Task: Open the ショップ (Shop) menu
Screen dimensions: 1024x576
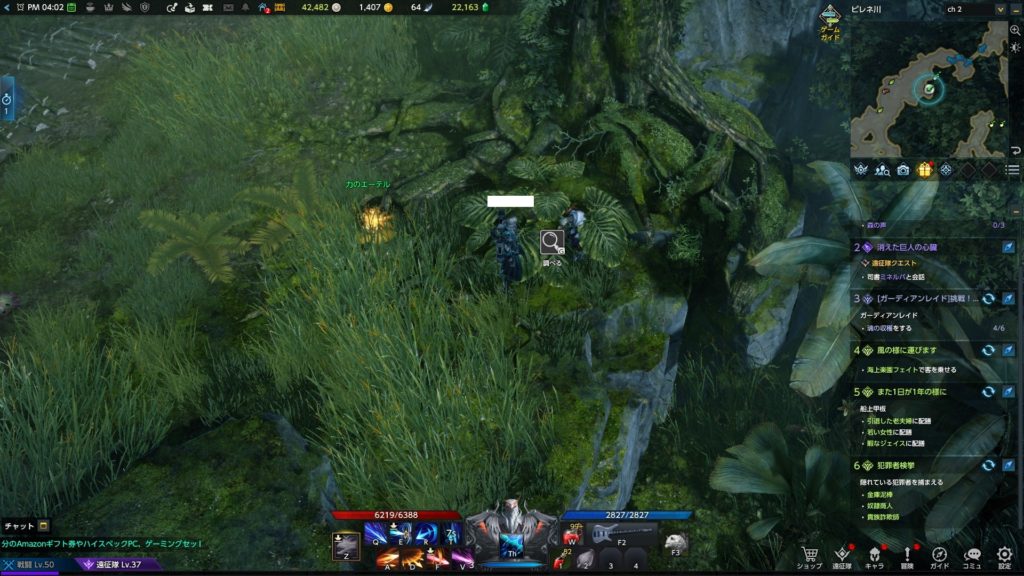Action: coord(809,554)
